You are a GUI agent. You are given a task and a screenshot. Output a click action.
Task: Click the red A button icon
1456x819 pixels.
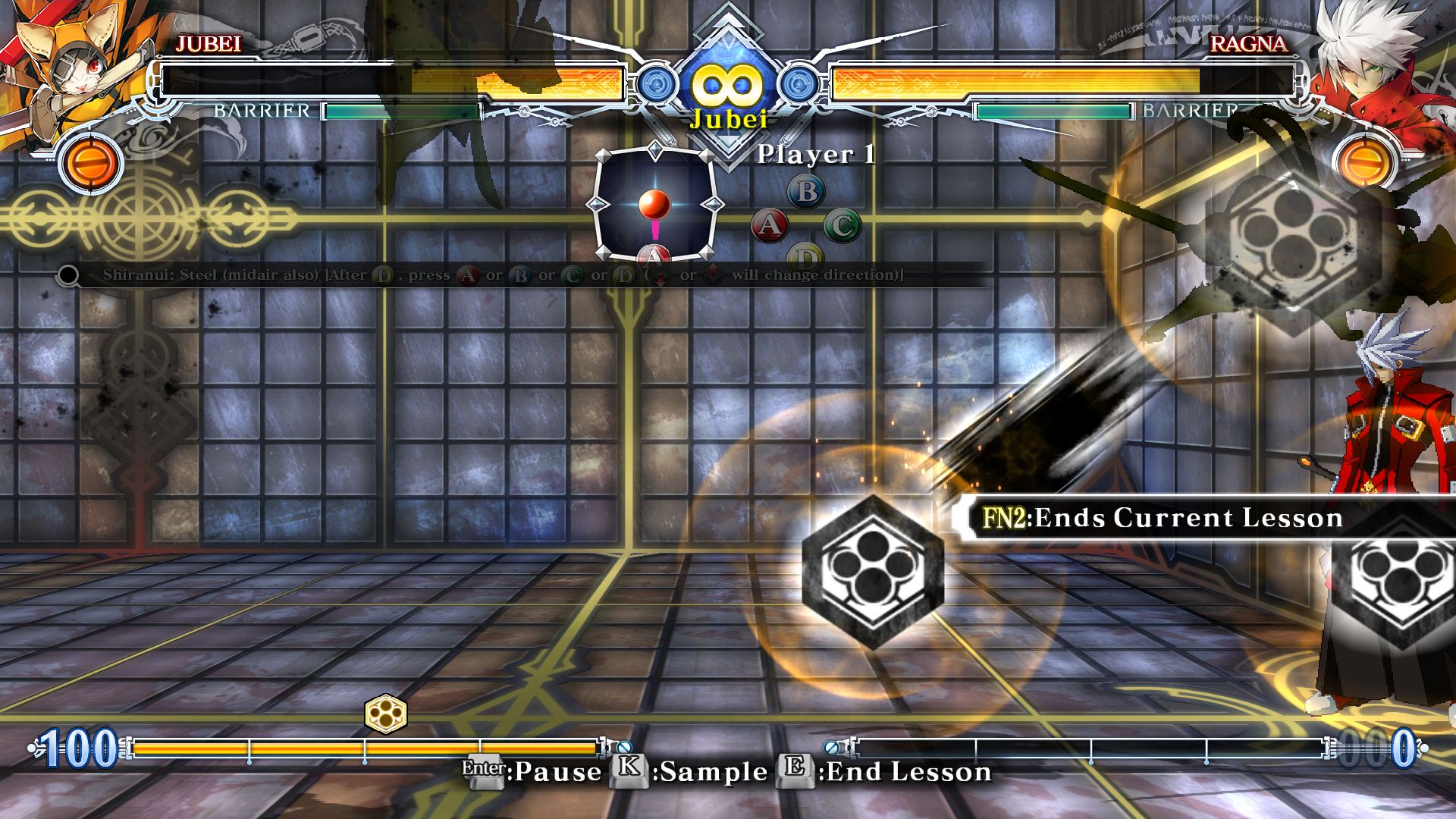769,225
